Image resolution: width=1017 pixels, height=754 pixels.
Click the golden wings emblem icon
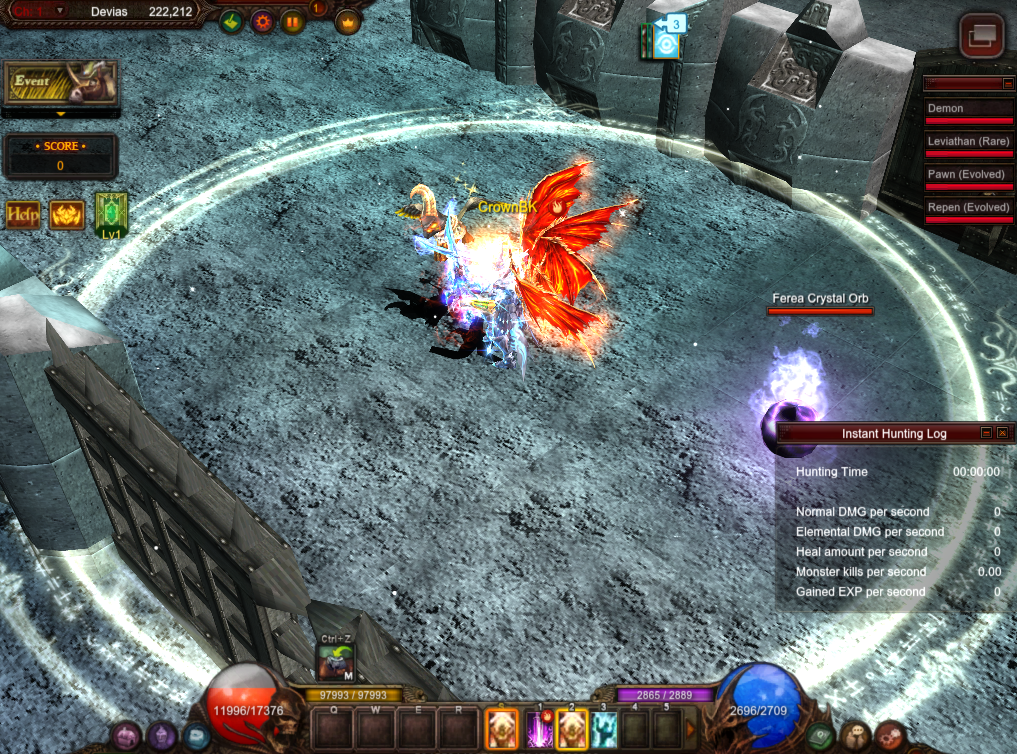click(67, 214)
